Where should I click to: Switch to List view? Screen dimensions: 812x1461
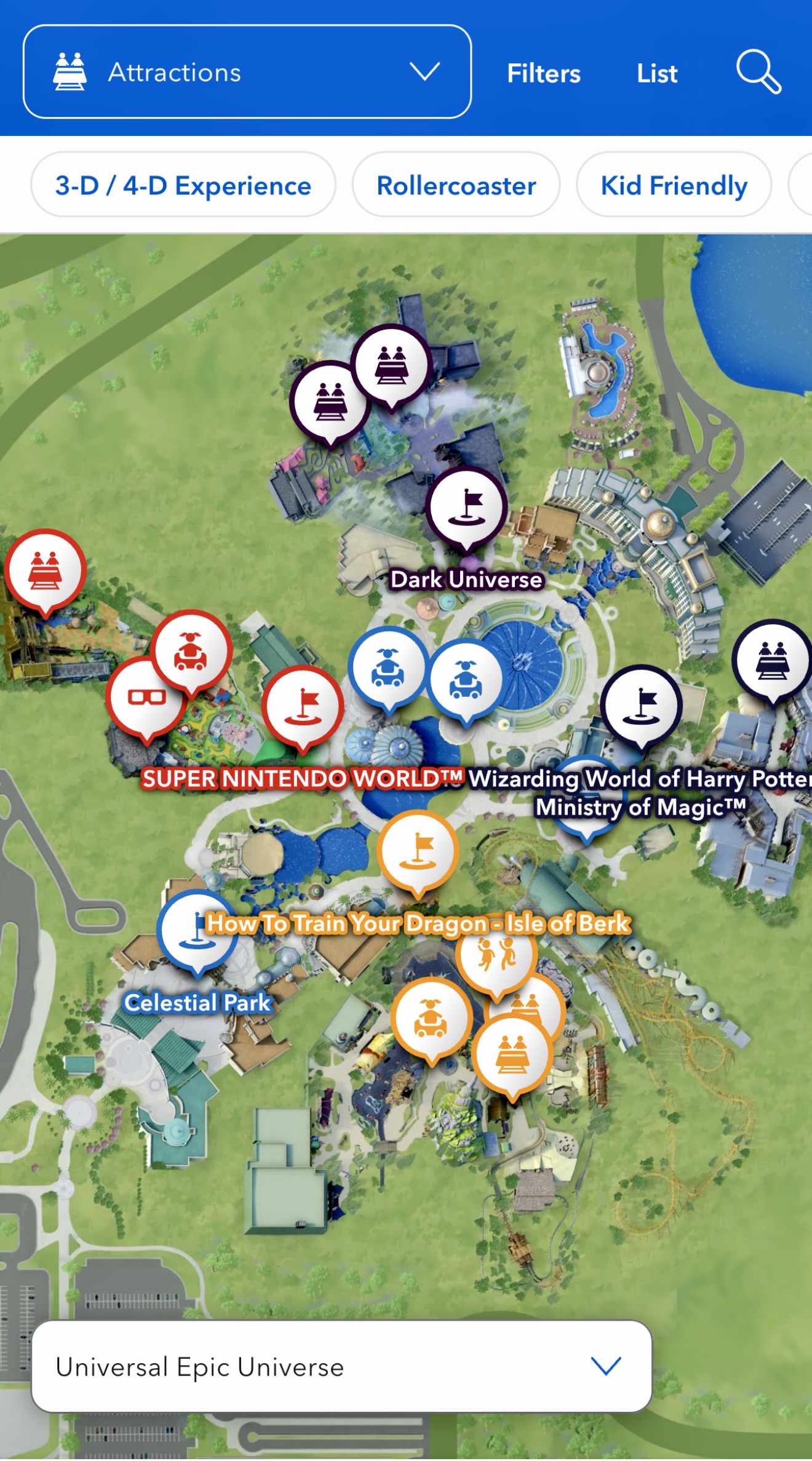[656, 74]
